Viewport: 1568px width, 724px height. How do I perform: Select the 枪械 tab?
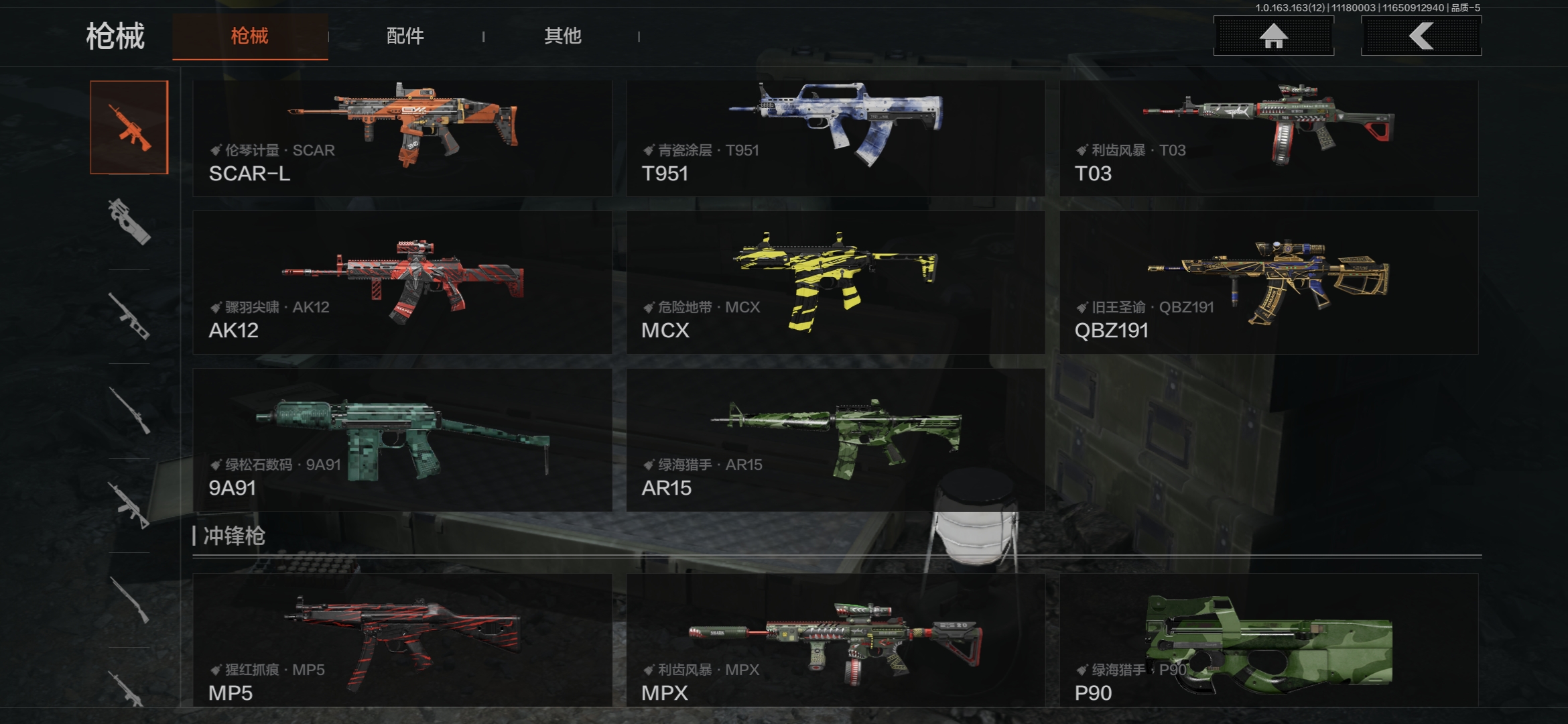250,36
